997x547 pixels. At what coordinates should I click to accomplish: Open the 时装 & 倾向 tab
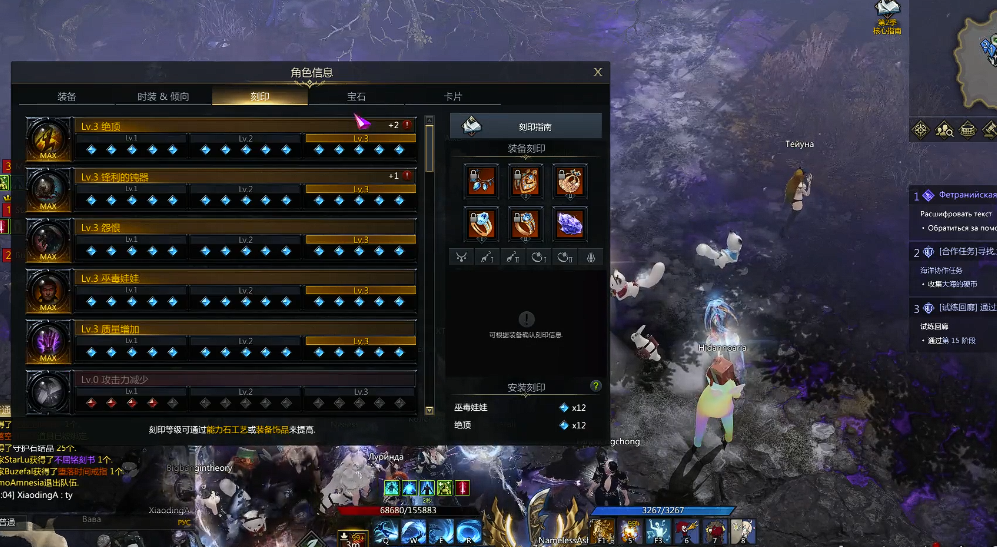click(162, 97)
